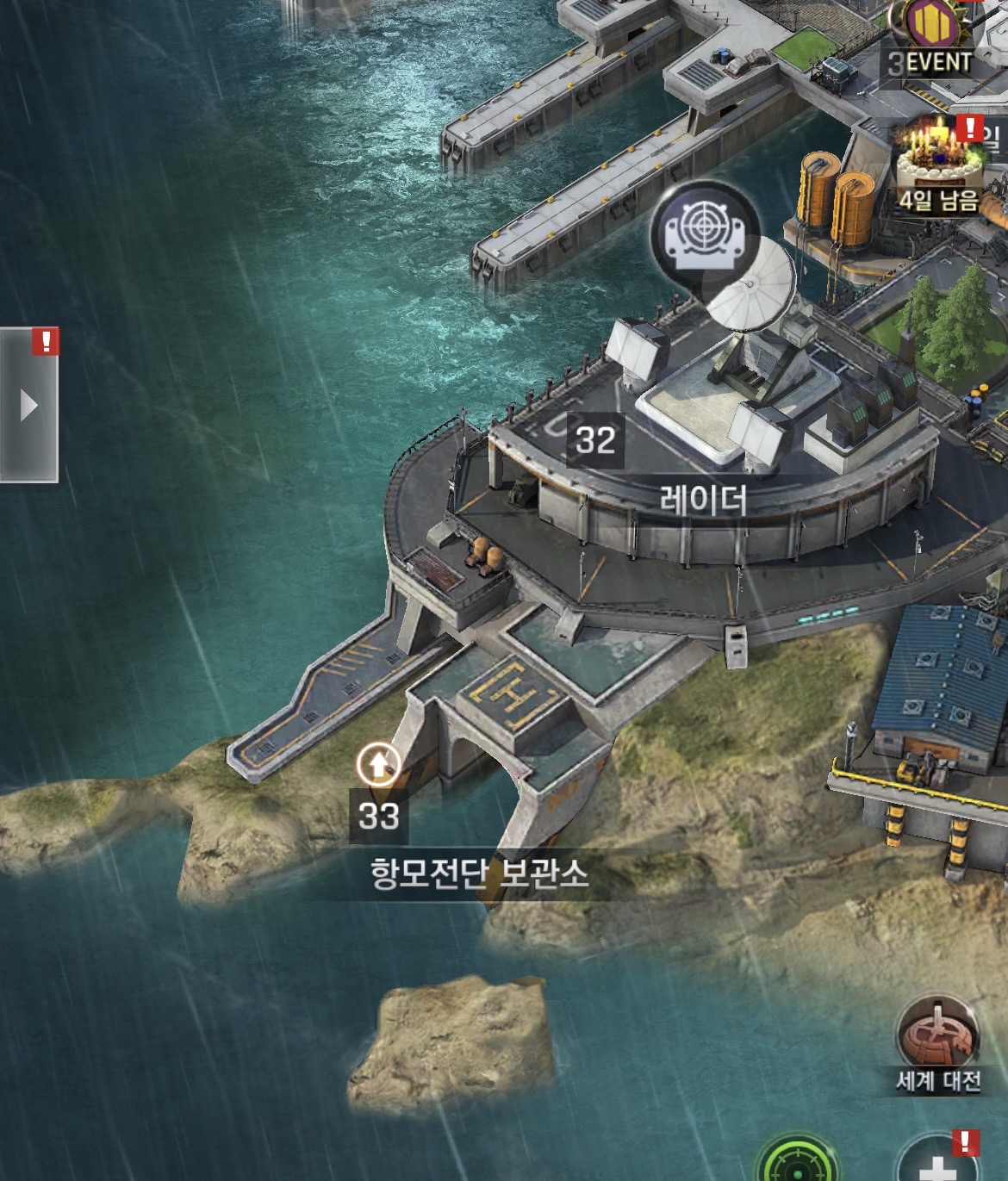Tap the upgrade arrow above level 33

tap(378, 764)
